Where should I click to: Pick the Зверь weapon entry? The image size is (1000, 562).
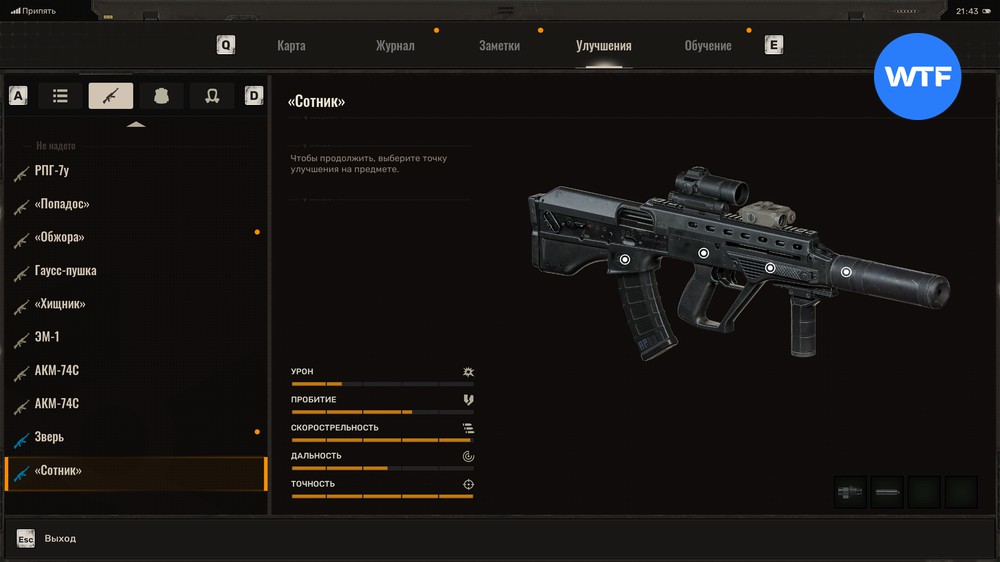pos(49,437)
